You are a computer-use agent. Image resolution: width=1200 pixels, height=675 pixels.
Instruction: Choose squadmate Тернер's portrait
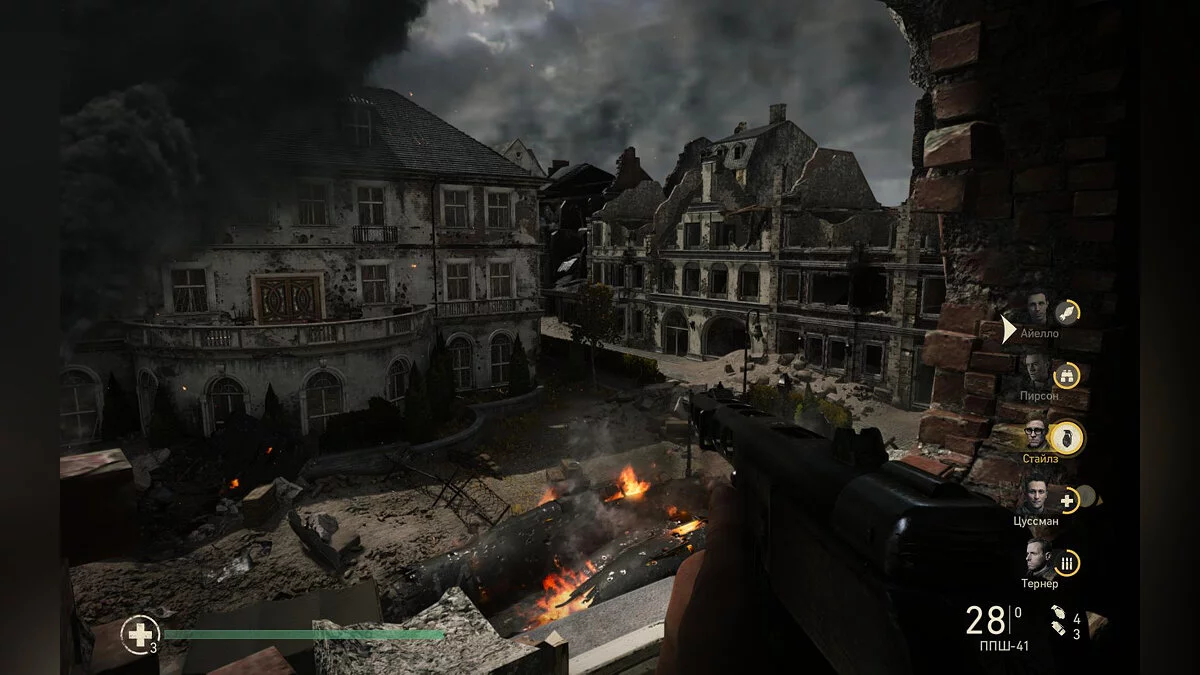point(1036,557)
